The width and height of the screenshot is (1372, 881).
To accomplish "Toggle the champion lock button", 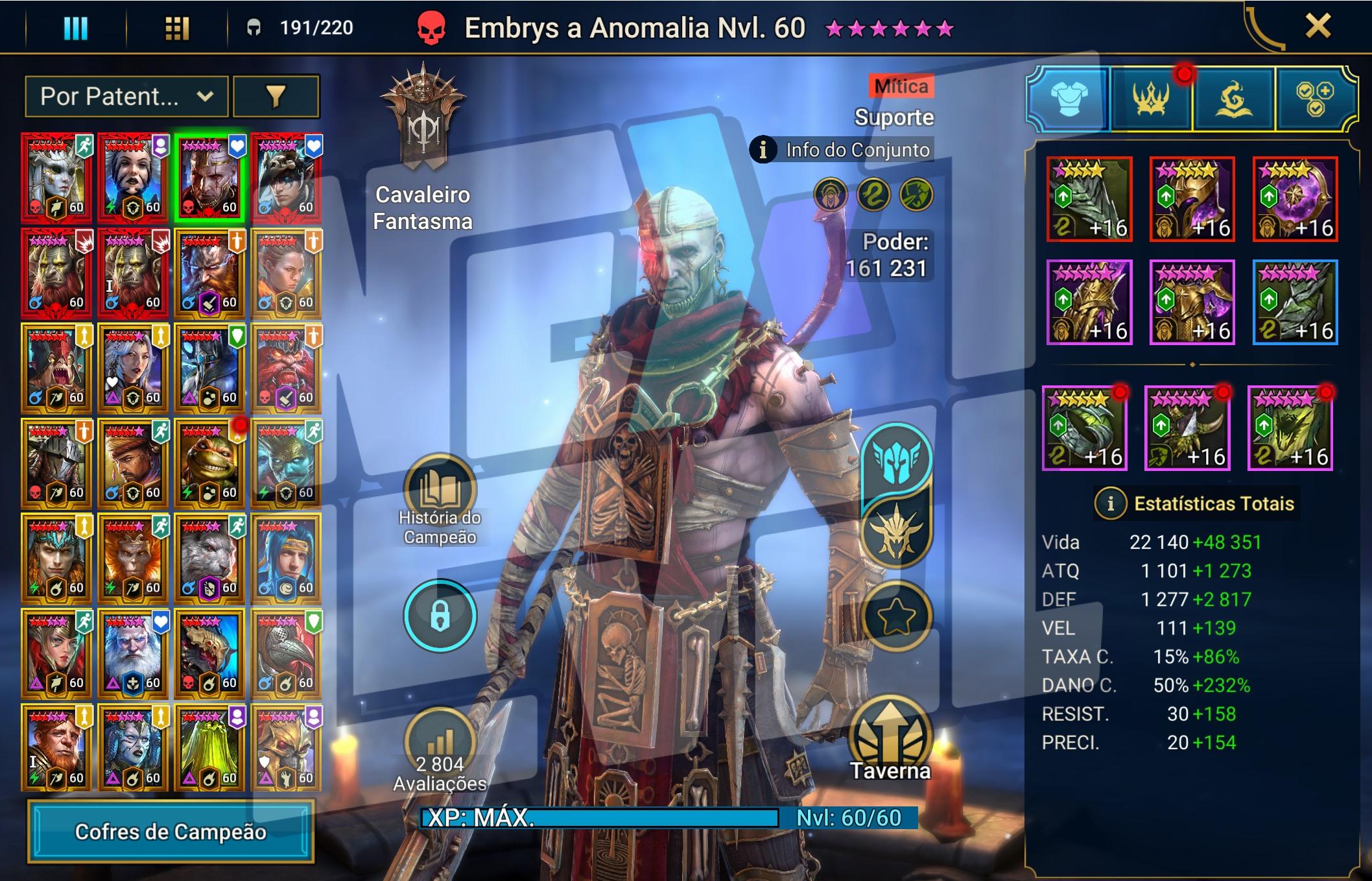I will pos(440,616).
